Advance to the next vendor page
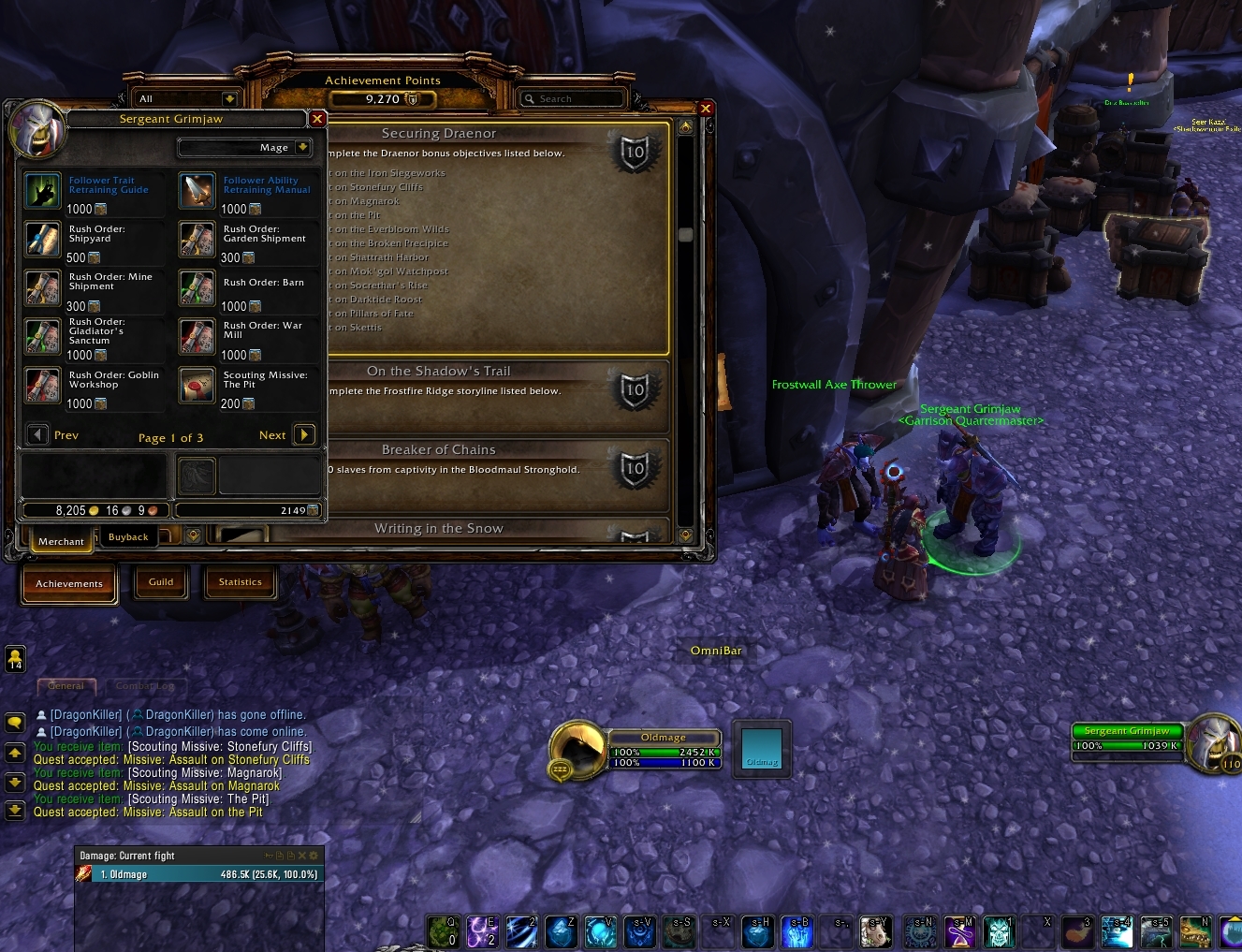Image resolution: width=1242 pixels, height=952 pixels. click(304, 434)
